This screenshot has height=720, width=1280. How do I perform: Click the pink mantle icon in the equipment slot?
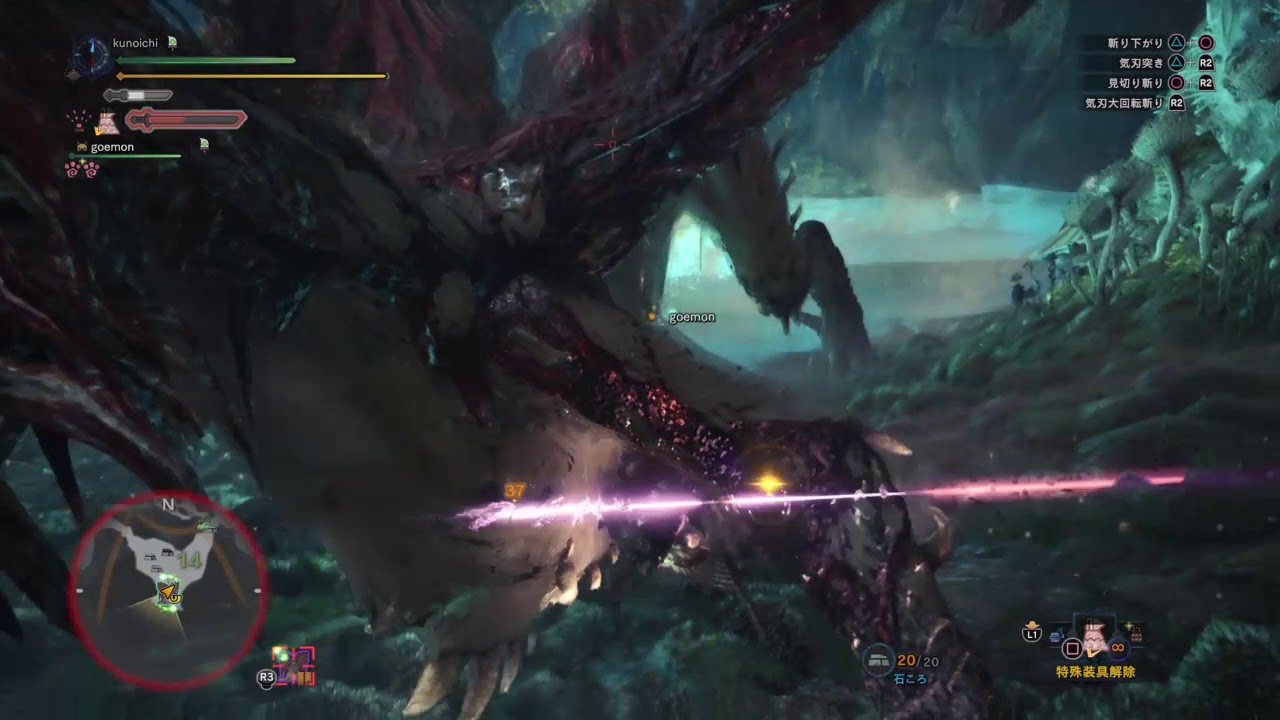coord(1093,635)
